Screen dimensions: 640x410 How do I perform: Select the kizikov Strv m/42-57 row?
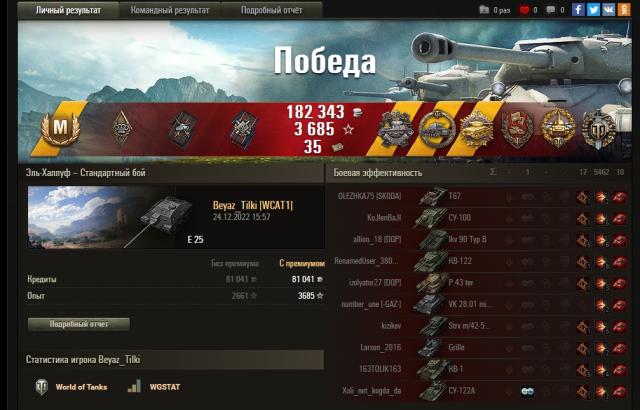[480, 326]
